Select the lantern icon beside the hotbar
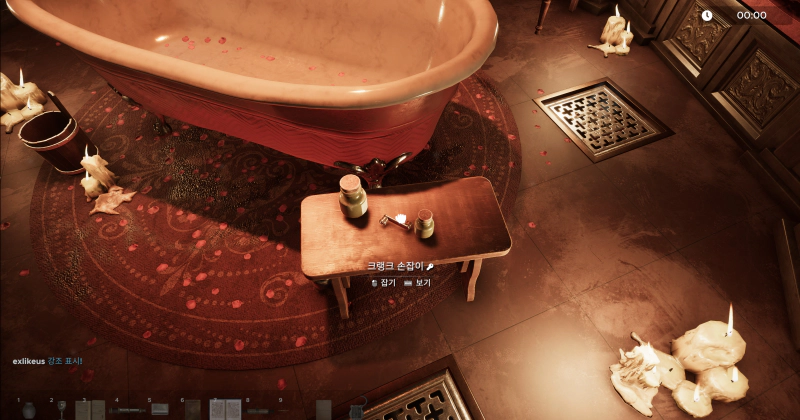This screenshot has height=420, width=800. point(355,409)
